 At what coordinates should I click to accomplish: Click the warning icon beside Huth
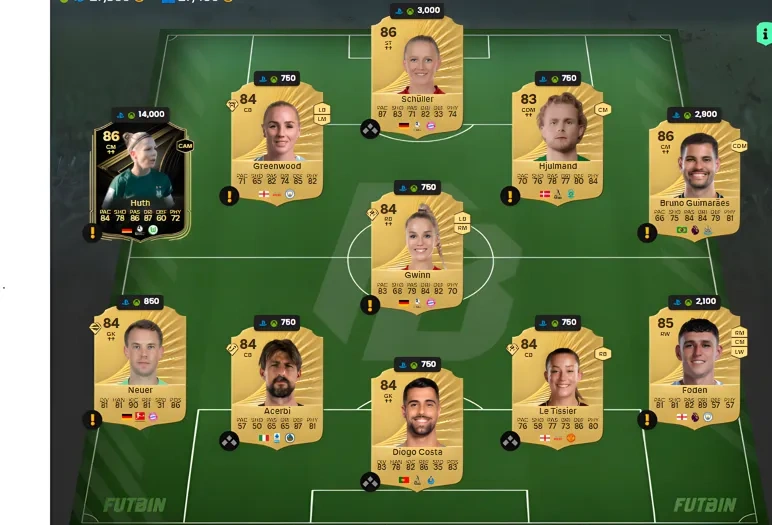point(92,233)
